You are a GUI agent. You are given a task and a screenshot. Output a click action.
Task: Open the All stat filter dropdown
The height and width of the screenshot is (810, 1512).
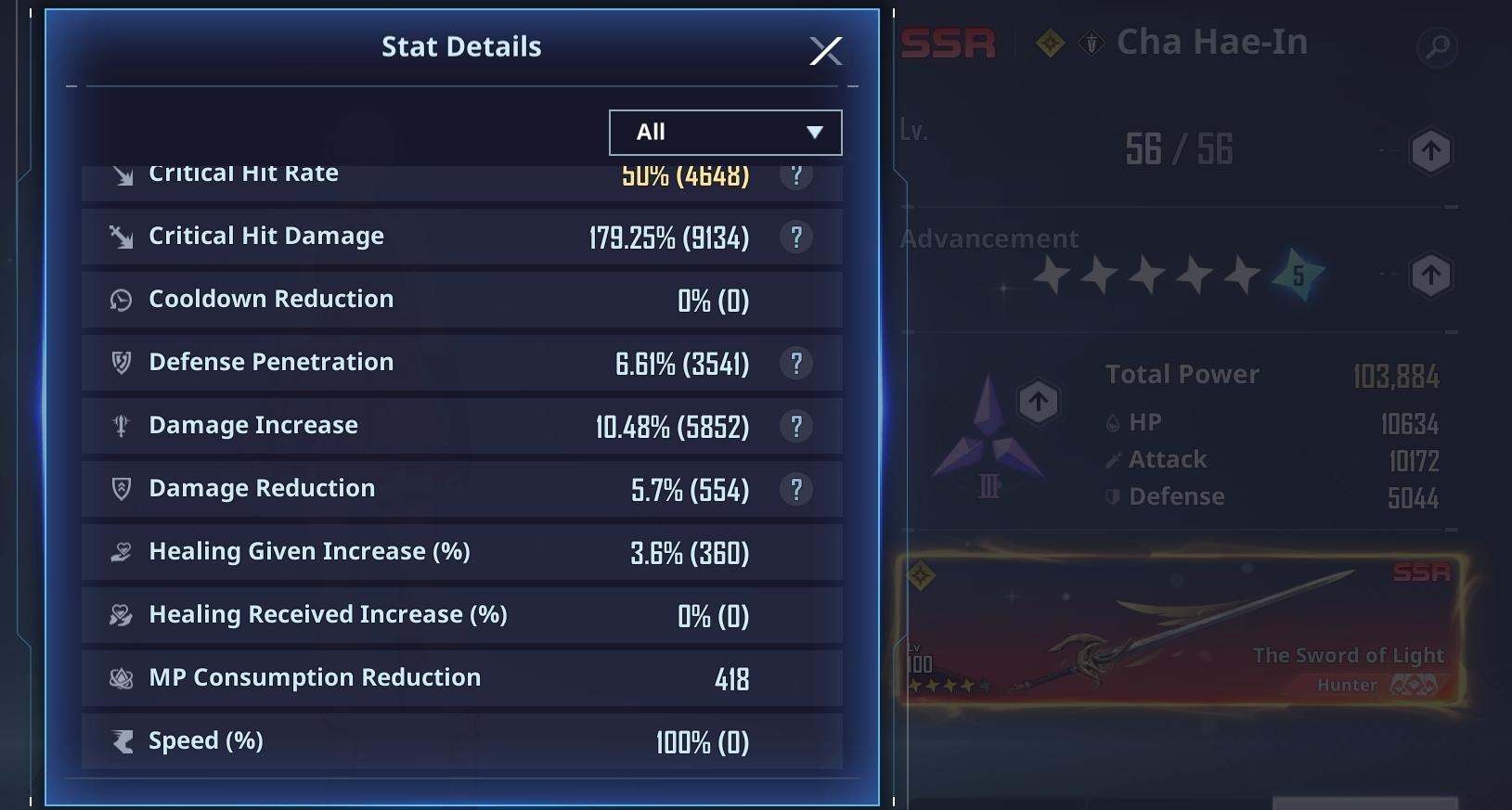point(725,132)
